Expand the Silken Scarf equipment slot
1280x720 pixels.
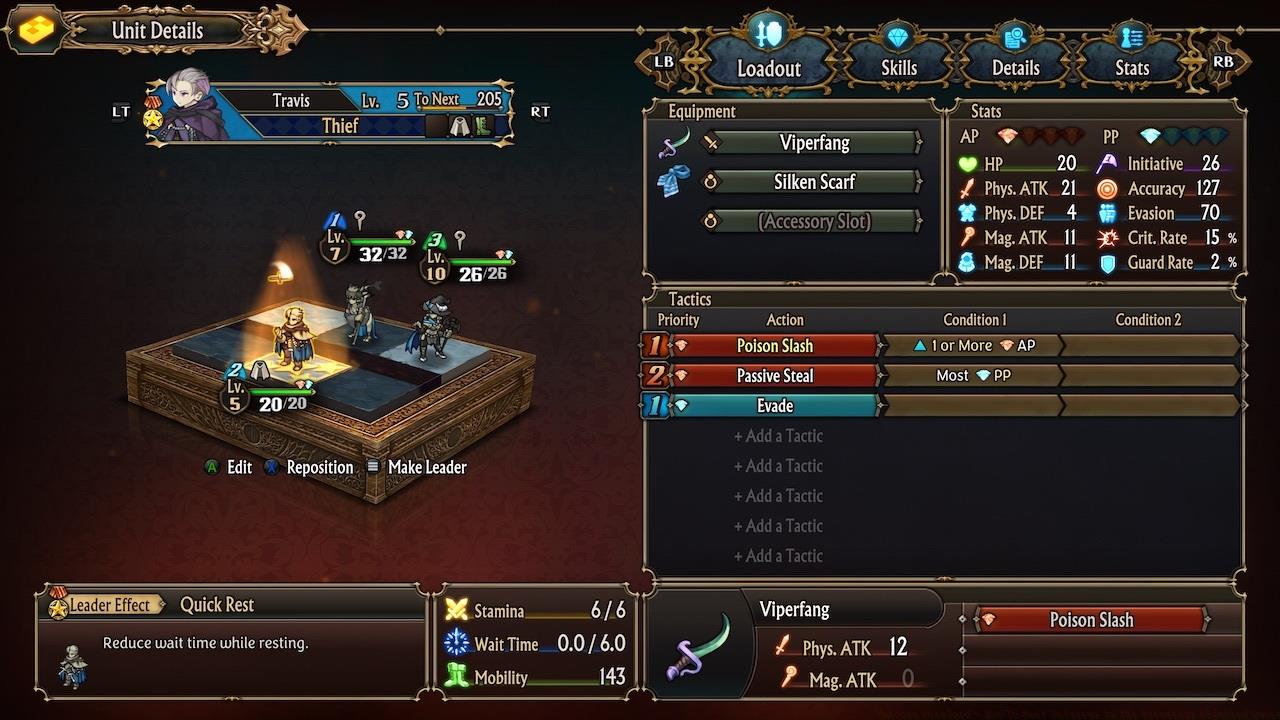pos(812,181)
